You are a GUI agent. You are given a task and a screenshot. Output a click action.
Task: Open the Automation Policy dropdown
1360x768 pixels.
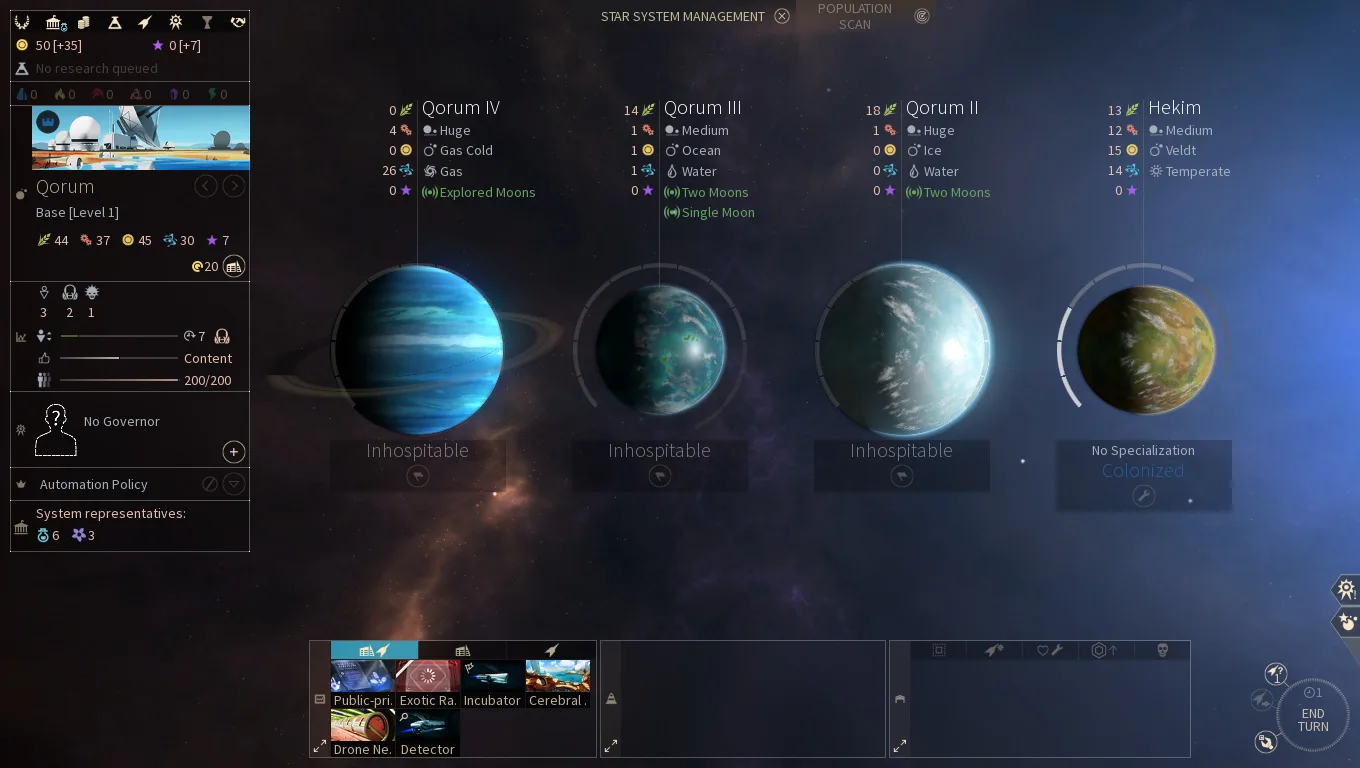pyautogui.click(x=233, y=484)
